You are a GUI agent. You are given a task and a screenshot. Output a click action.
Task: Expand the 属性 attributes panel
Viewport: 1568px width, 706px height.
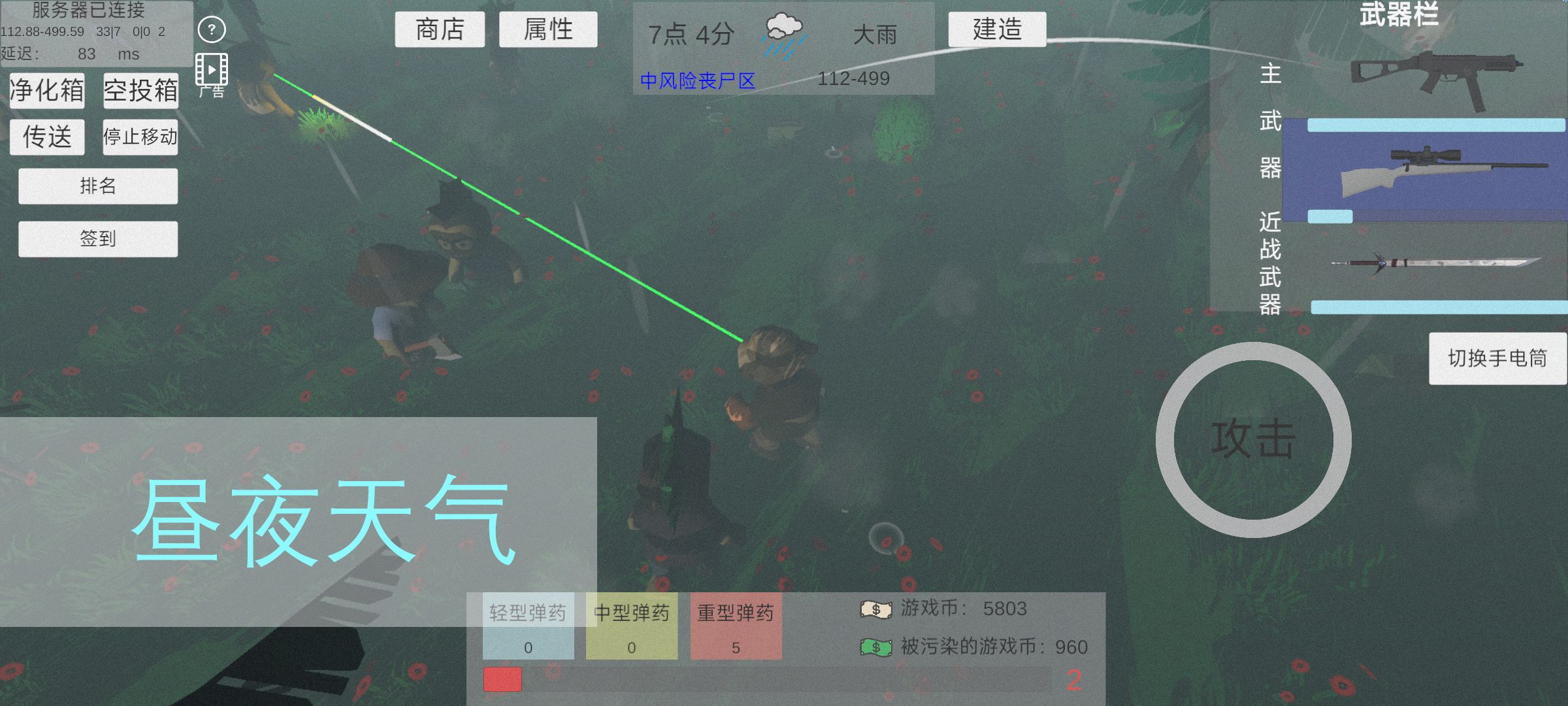pos(549,29)
